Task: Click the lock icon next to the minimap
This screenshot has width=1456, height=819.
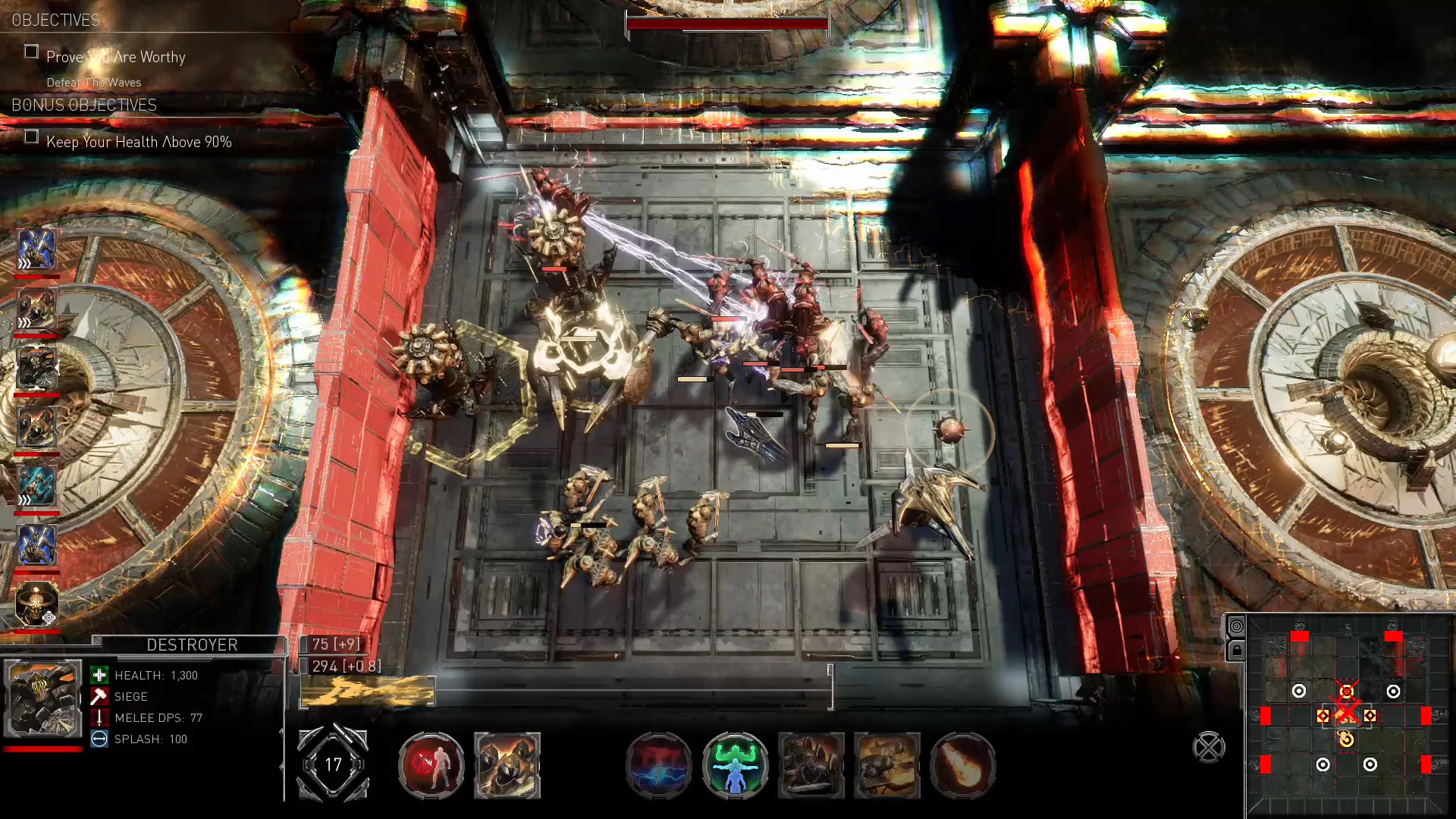Action: click(1236, 650)
